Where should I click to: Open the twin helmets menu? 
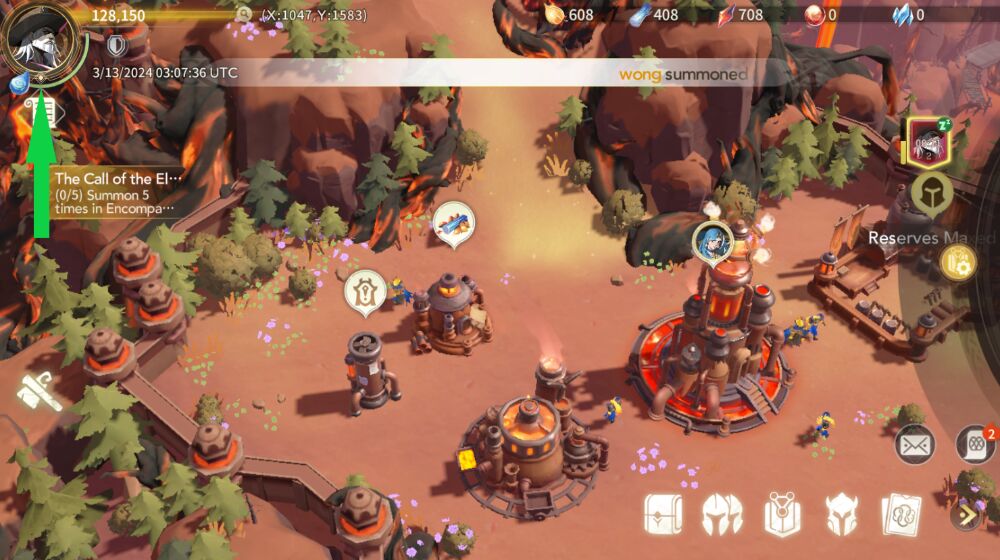point(722,514)
